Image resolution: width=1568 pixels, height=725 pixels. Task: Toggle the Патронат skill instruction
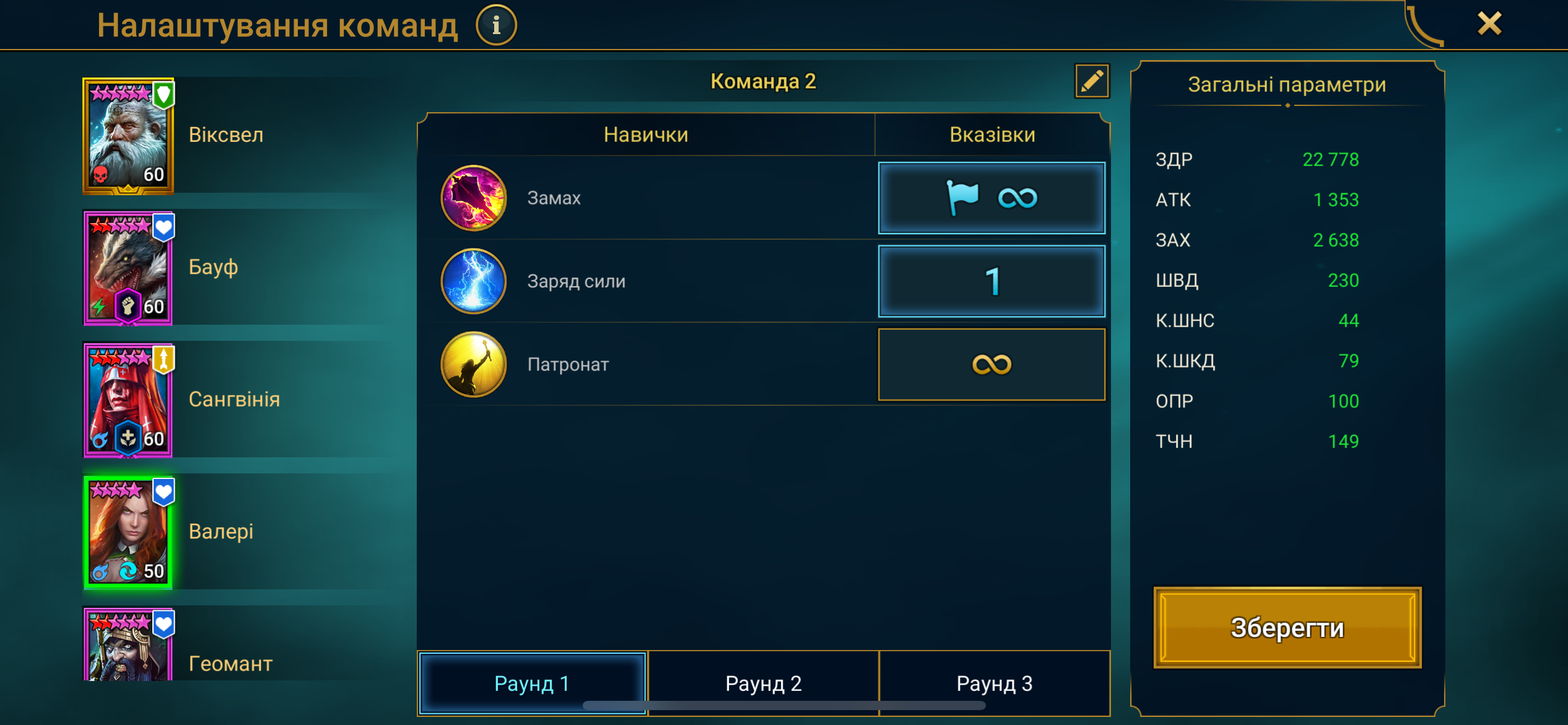[991, 364]
